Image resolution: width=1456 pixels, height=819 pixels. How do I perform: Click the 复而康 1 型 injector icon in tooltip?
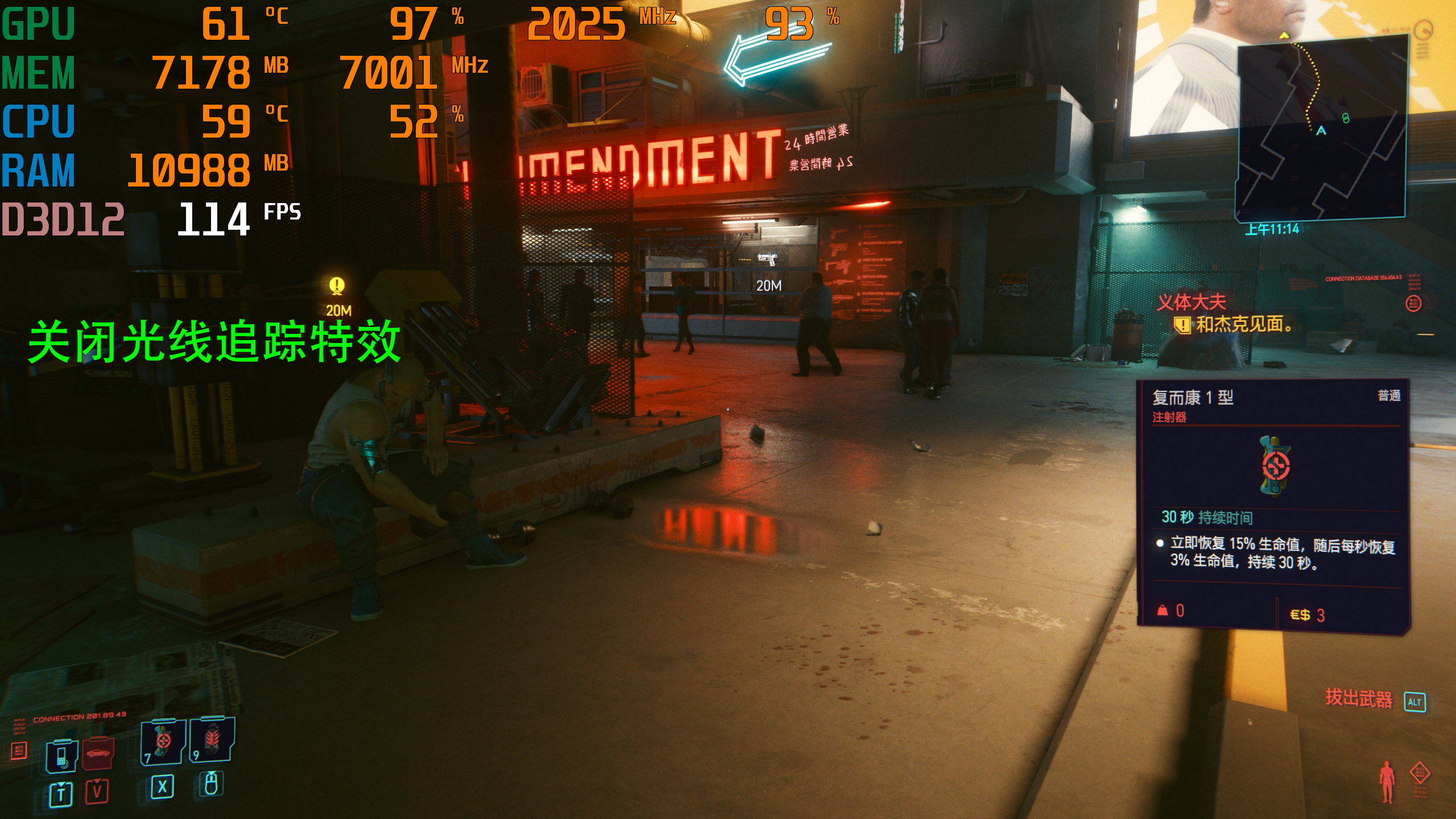tap(1275, 466)
